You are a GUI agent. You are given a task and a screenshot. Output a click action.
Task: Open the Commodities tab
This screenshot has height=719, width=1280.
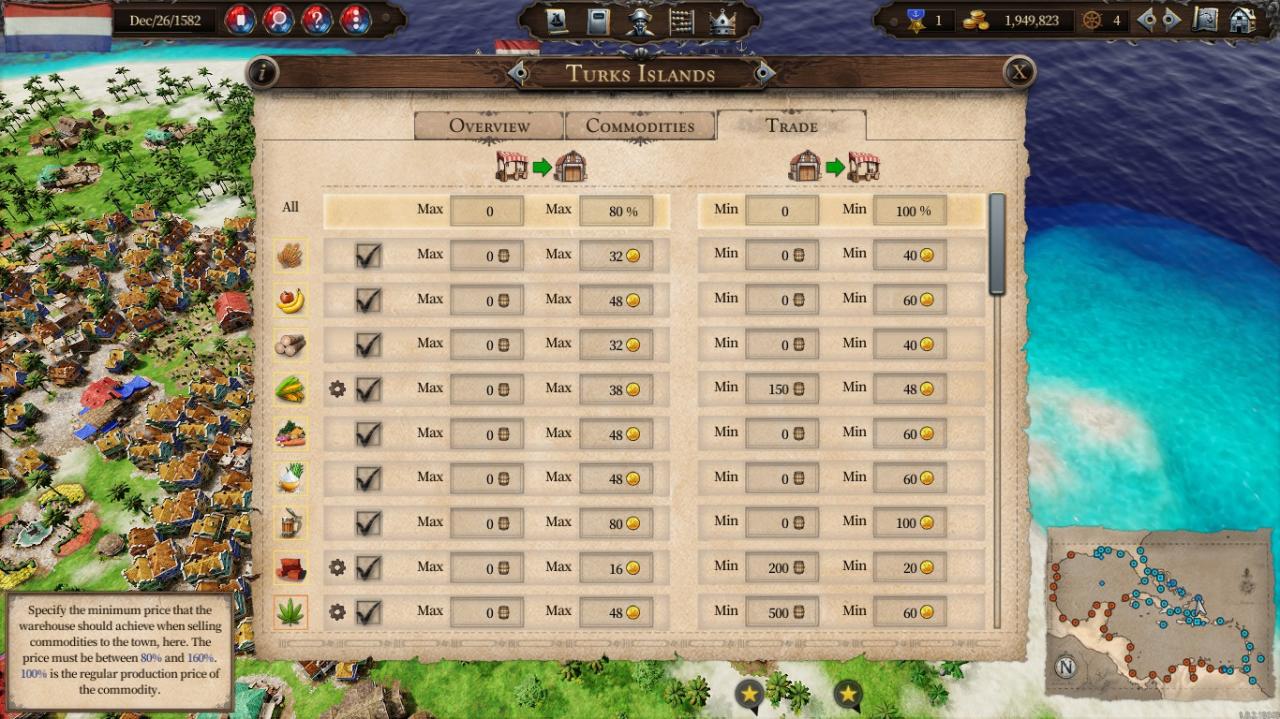click(640, 126)
